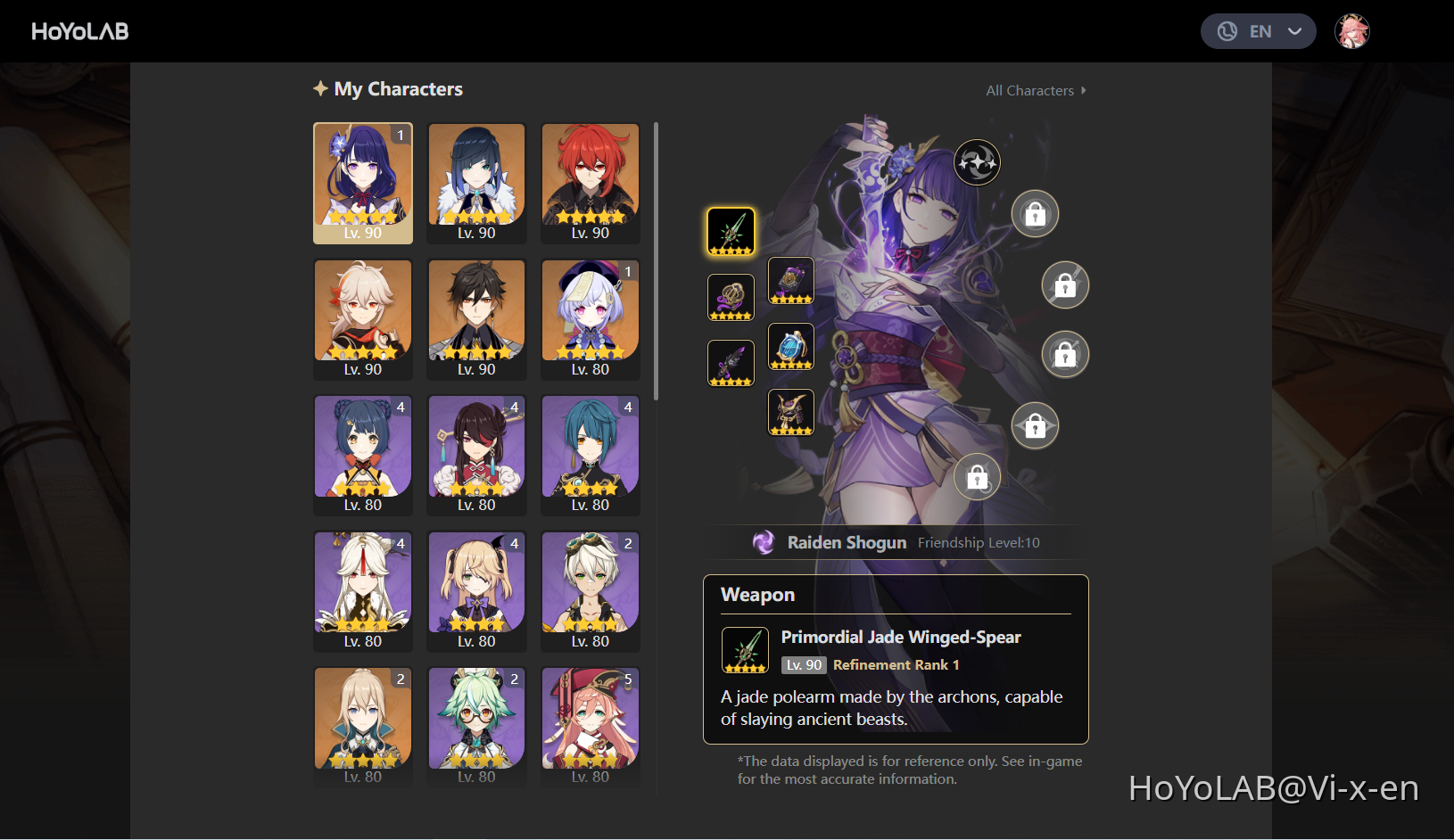
Task: Select the equipped Primordial Jade Winged-Spear icon
Action: [x=731, y=231]
